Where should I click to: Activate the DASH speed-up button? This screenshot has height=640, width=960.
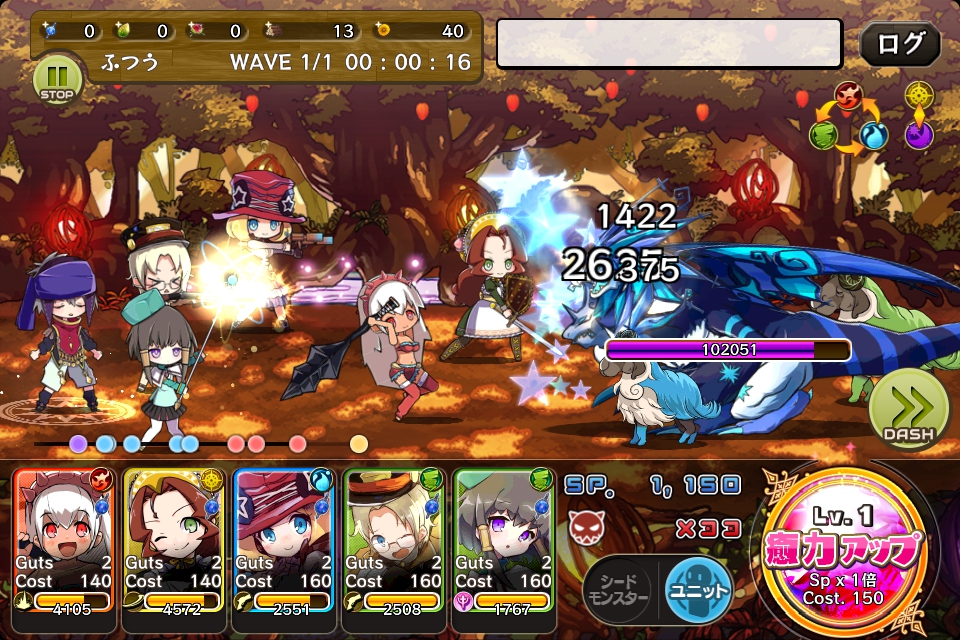908,410
